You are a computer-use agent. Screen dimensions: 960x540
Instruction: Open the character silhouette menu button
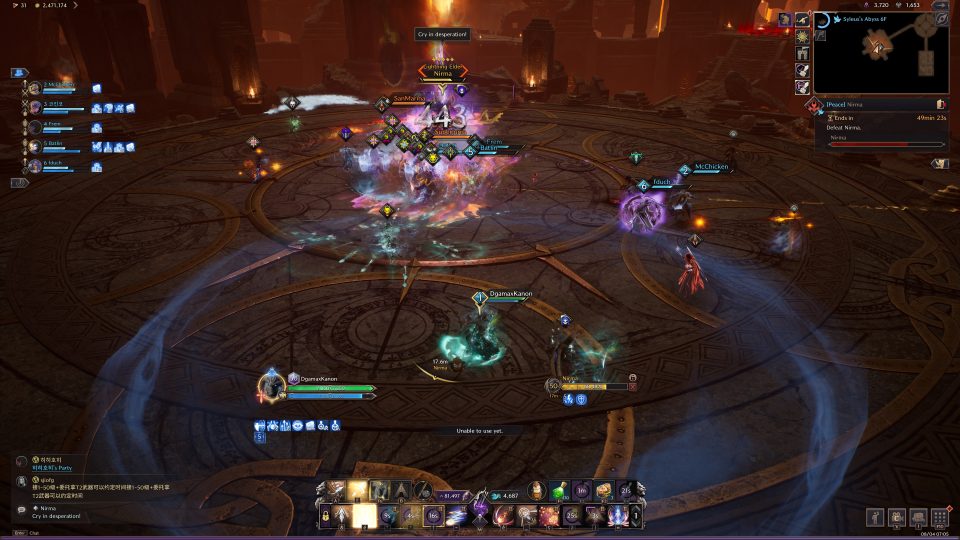(874, 517)
